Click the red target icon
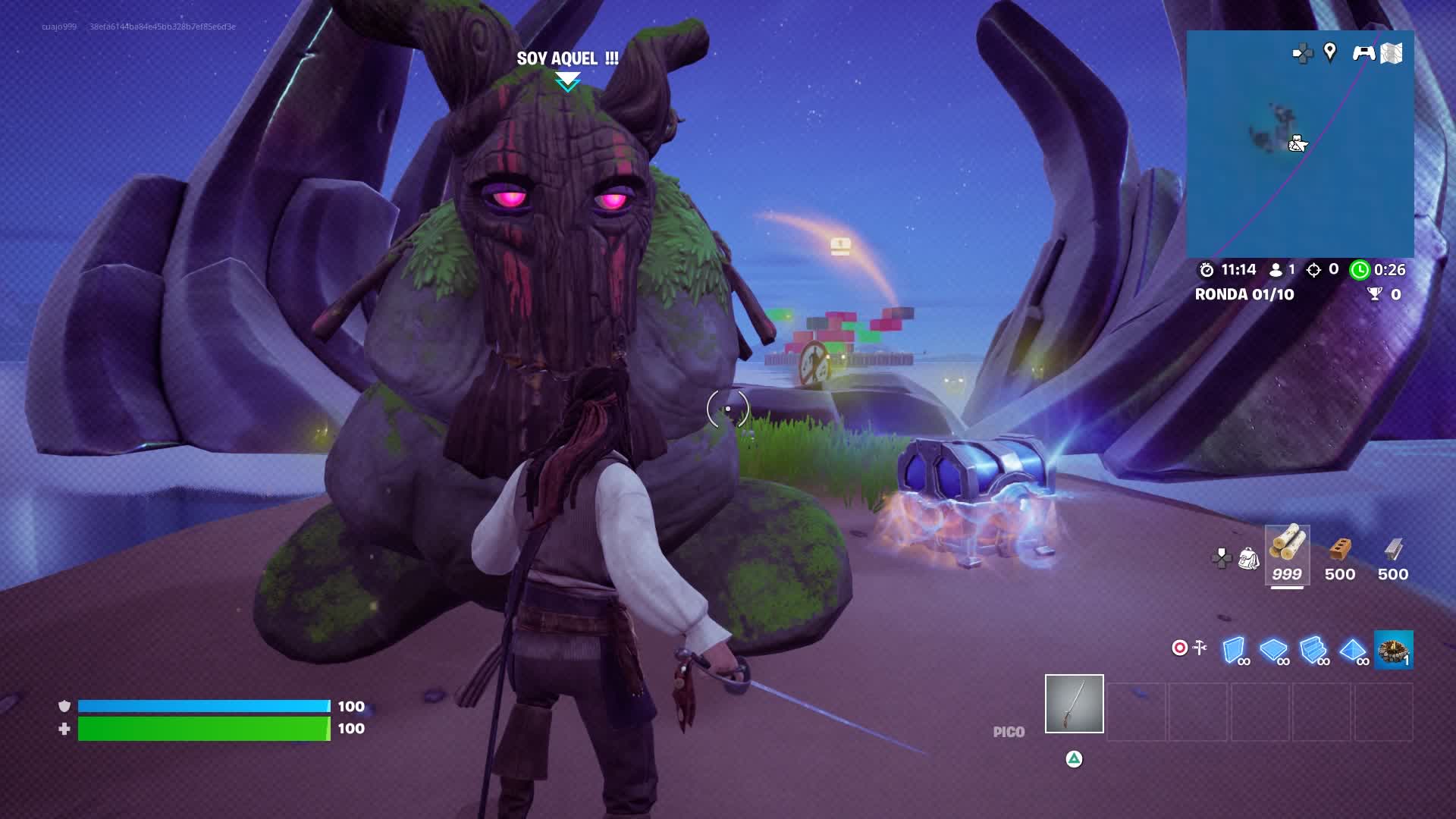Image resolution: width=1456 pixels, height=819 pixels. pos(1179,648)
